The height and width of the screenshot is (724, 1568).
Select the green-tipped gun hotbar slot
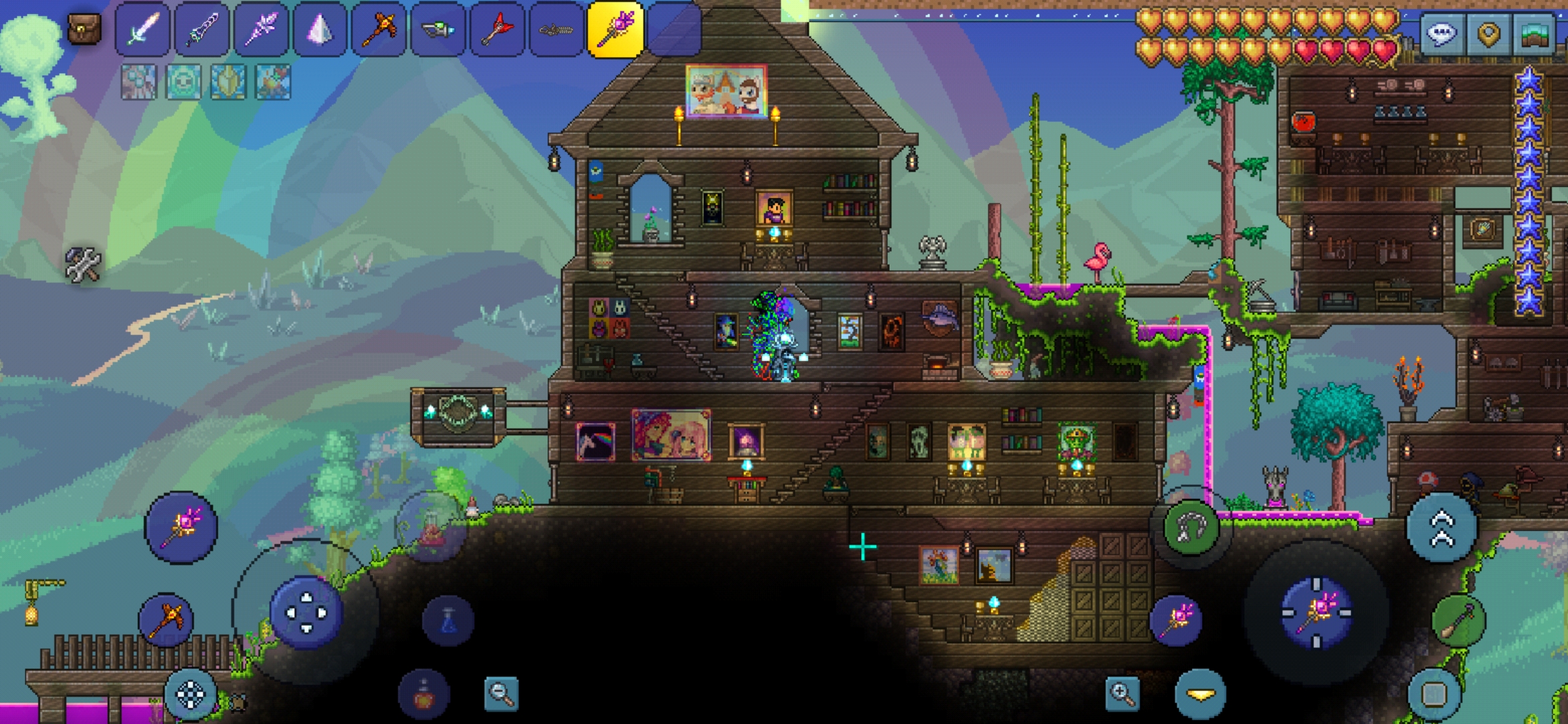click(x=438, y=29)
